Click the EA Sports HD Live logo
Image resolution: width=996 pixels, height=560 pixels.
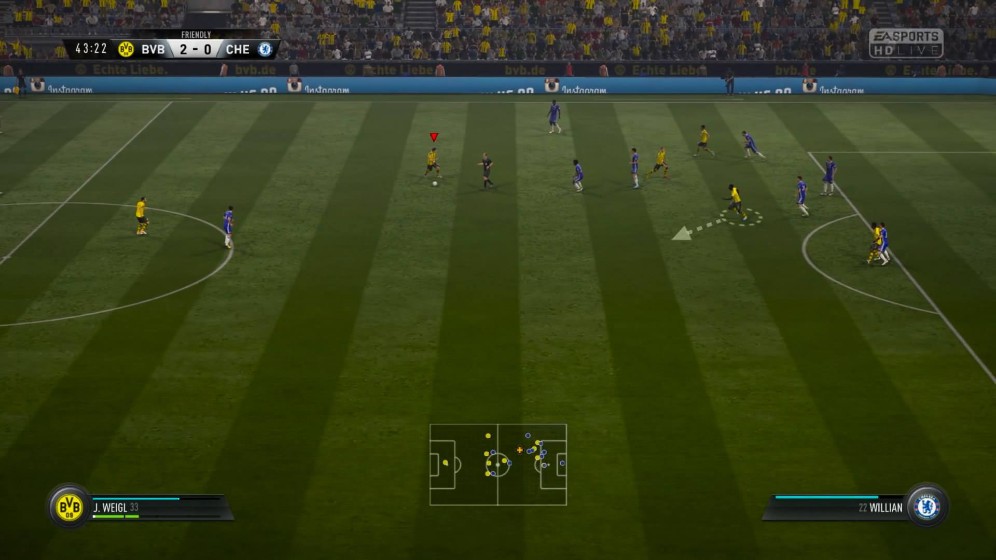point(905,43)
